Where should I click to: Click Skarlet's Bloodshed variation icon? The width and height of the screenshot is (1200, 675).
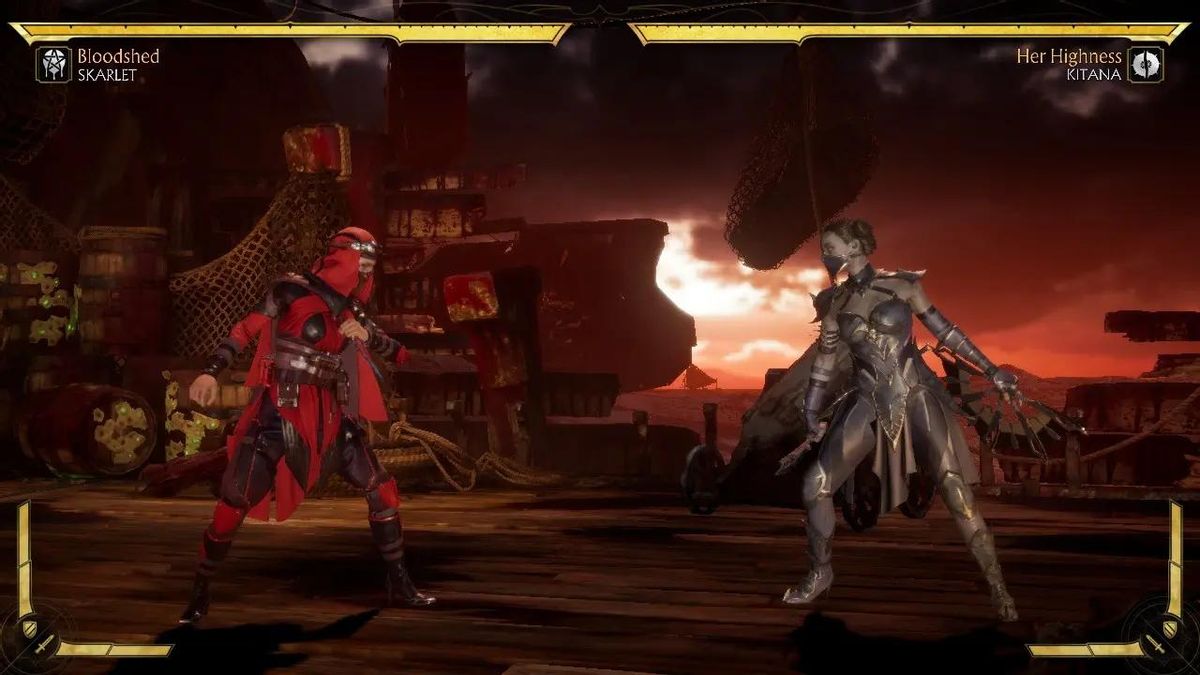click(x=53, y=65)
